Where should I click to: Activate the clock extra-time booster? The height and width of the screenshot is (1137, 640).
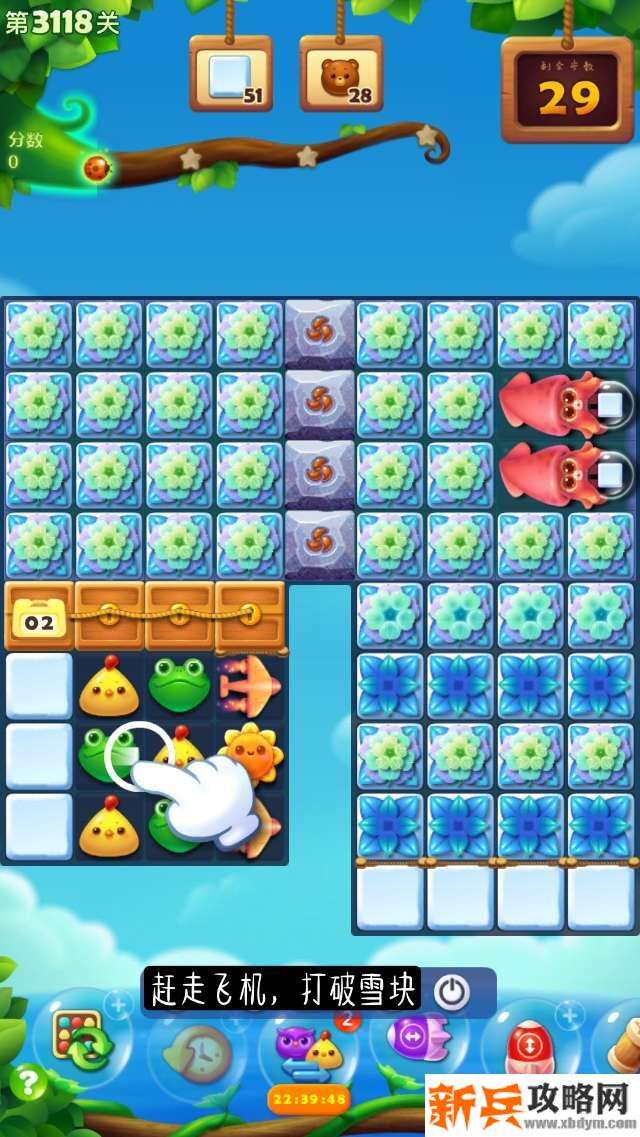click(195, 1050)
